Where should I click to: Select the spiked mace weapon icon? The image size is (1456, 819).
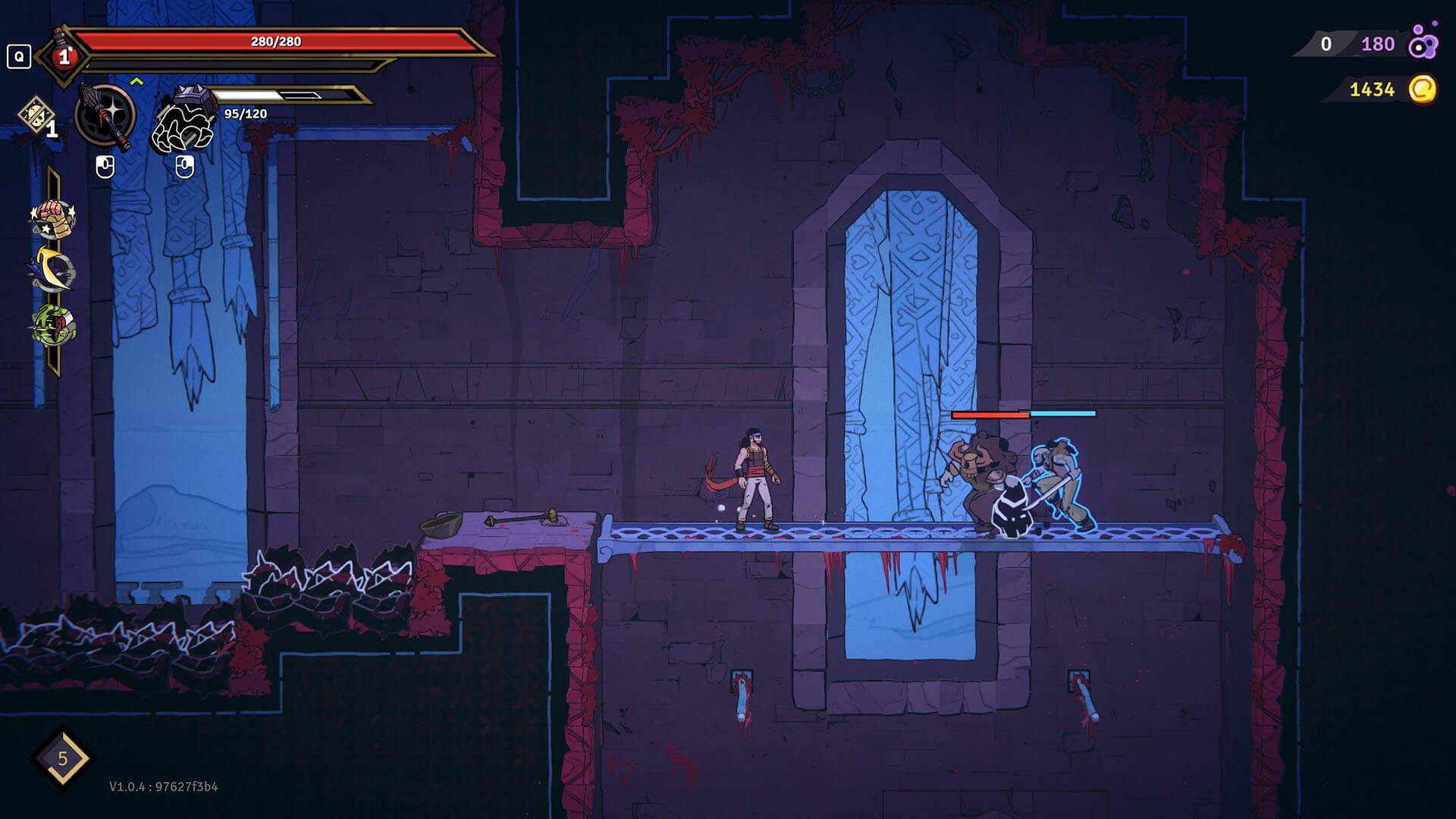click(x=105, y=117)
